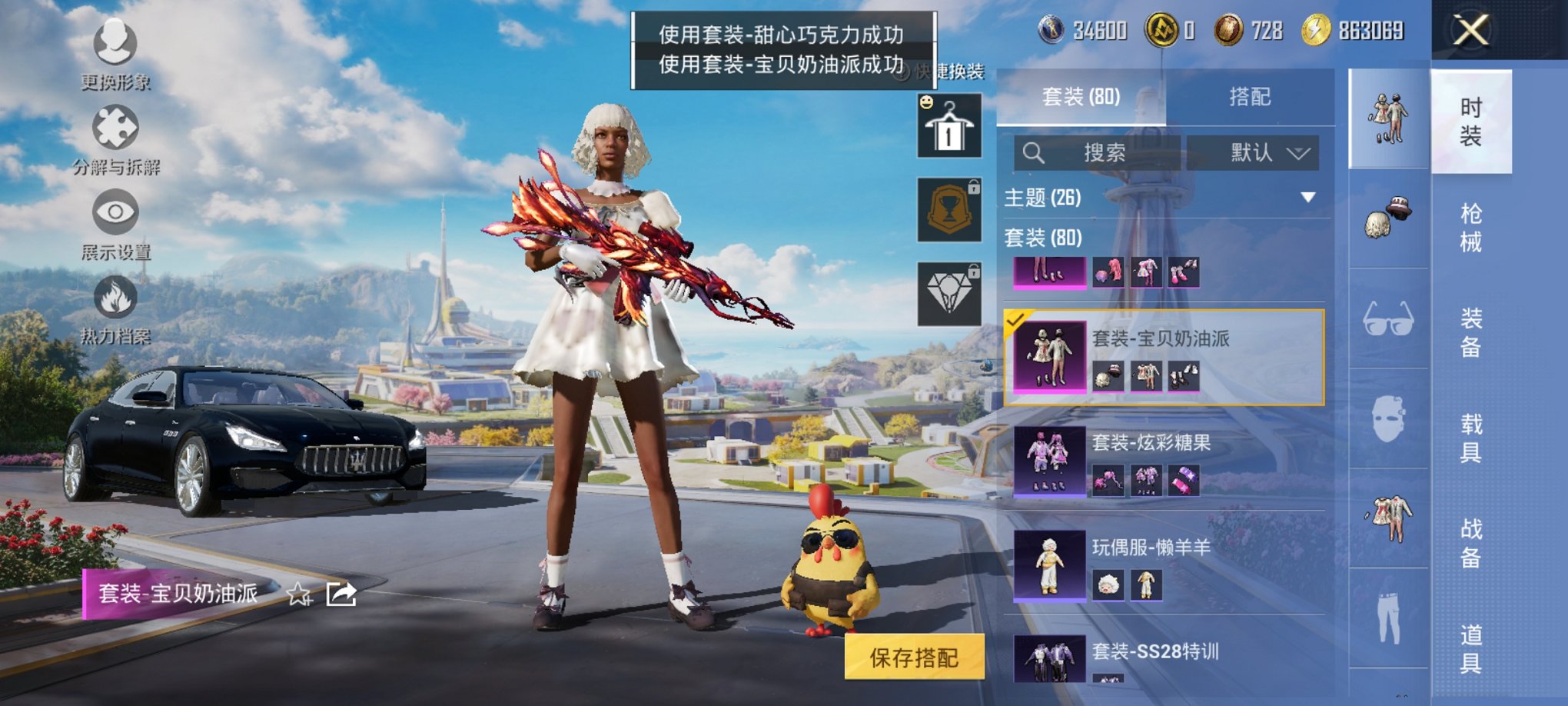Switch to the 枪械 tab

pos(1473,227)
